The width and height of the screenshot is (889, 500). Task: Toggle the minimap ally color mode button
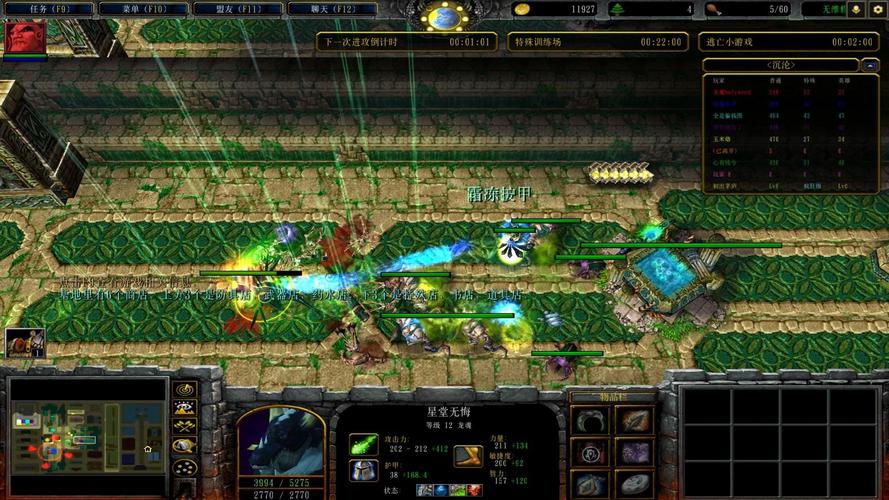tap(184, 427)
